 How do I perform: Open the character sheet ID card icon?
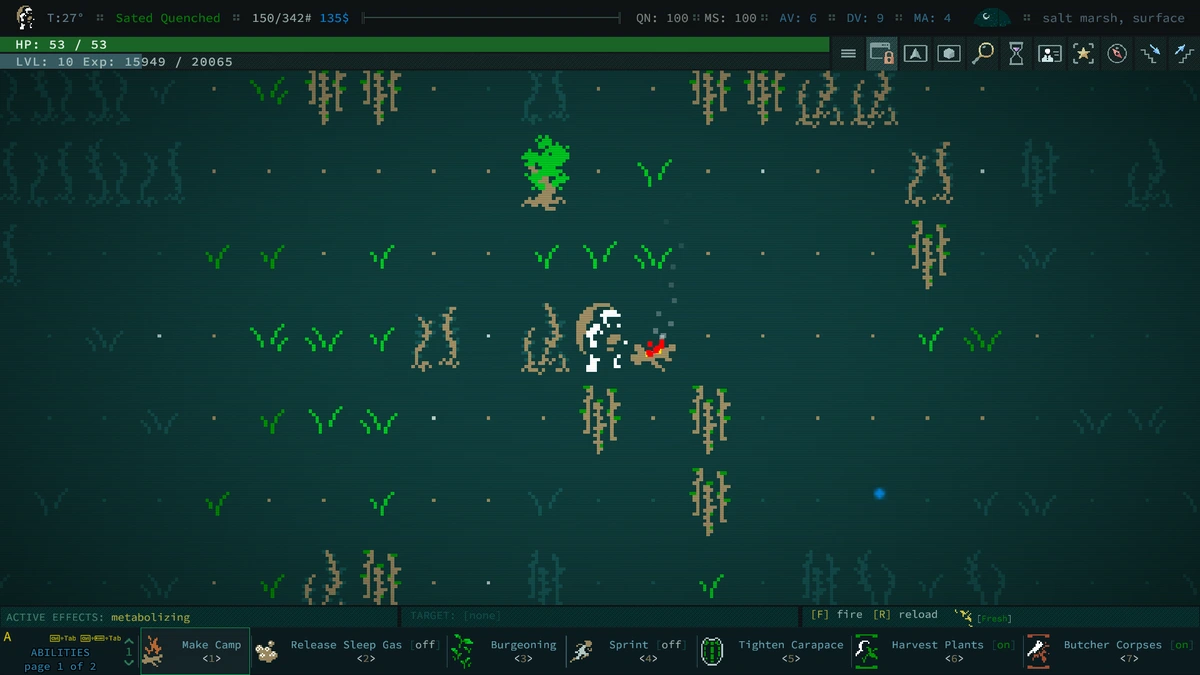[x=1049, y=54]
